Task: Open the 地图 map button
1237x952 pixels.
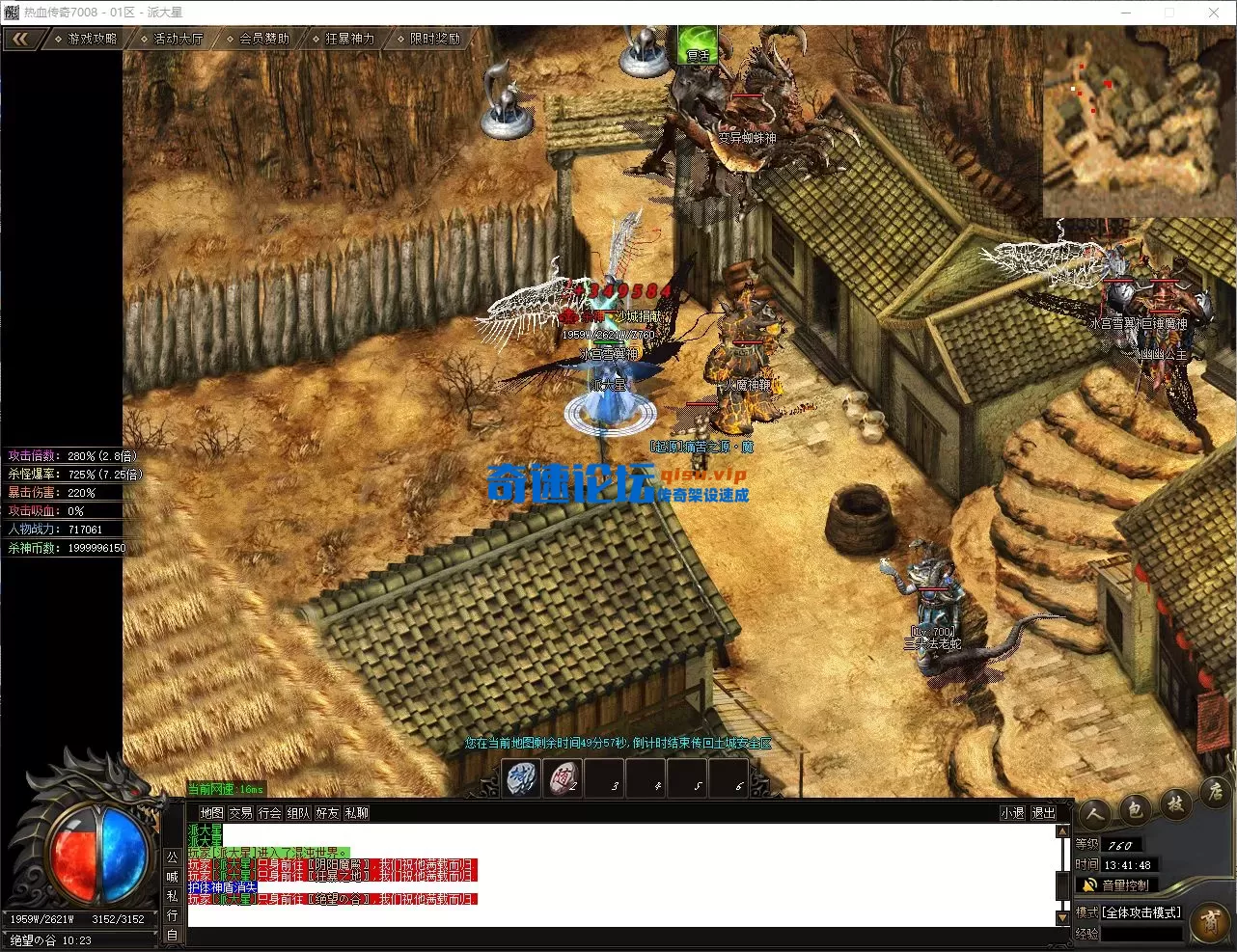Action: (211, 813)
